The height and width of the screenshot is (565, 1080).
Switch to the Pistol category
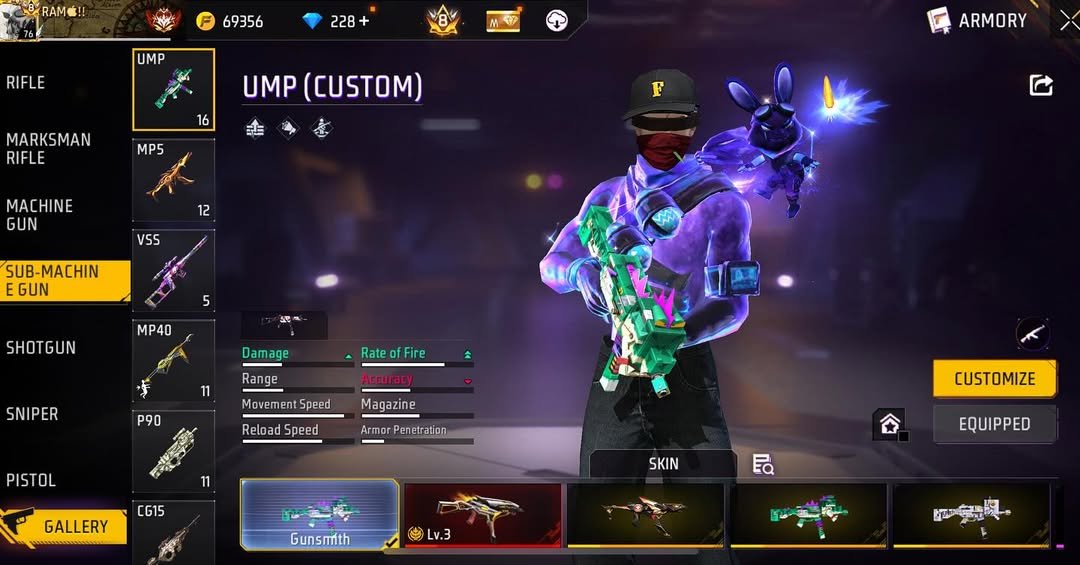tap(31, 480)
